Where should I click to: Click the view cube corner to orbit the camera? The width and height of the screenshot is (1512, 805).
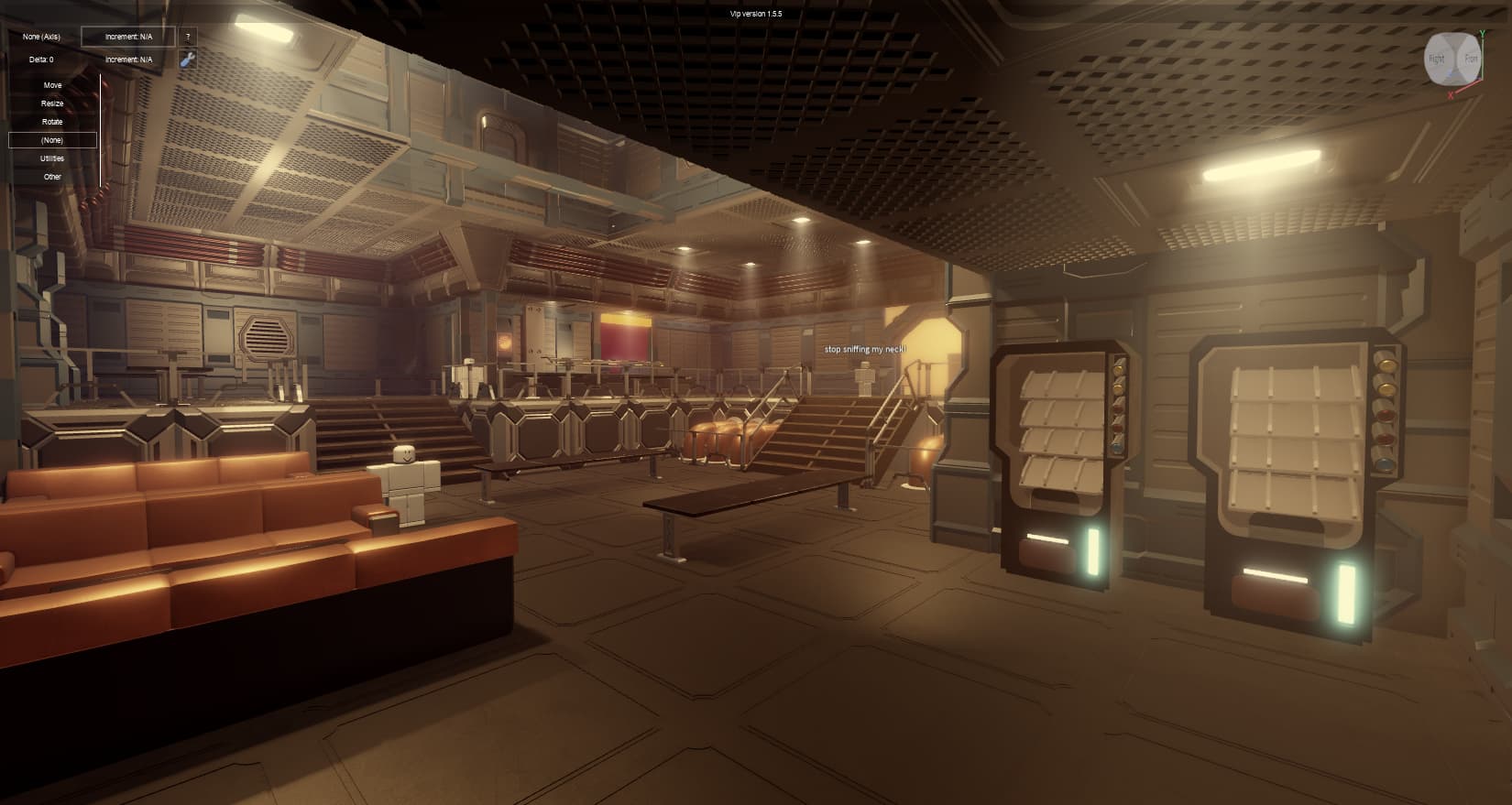pyautogui.click(x=1453, y=40)
